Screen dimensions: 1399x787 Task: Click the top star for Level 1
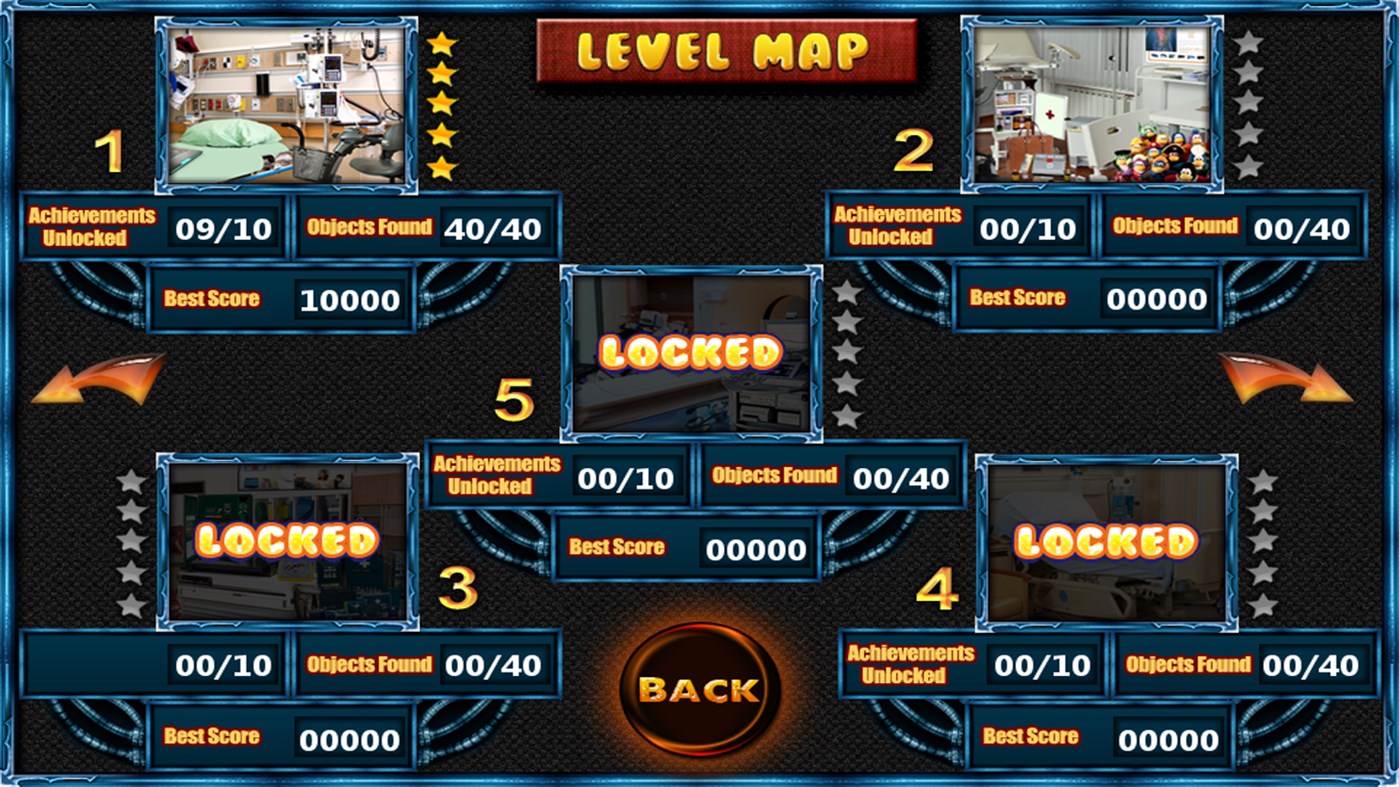tap(440, 44)
